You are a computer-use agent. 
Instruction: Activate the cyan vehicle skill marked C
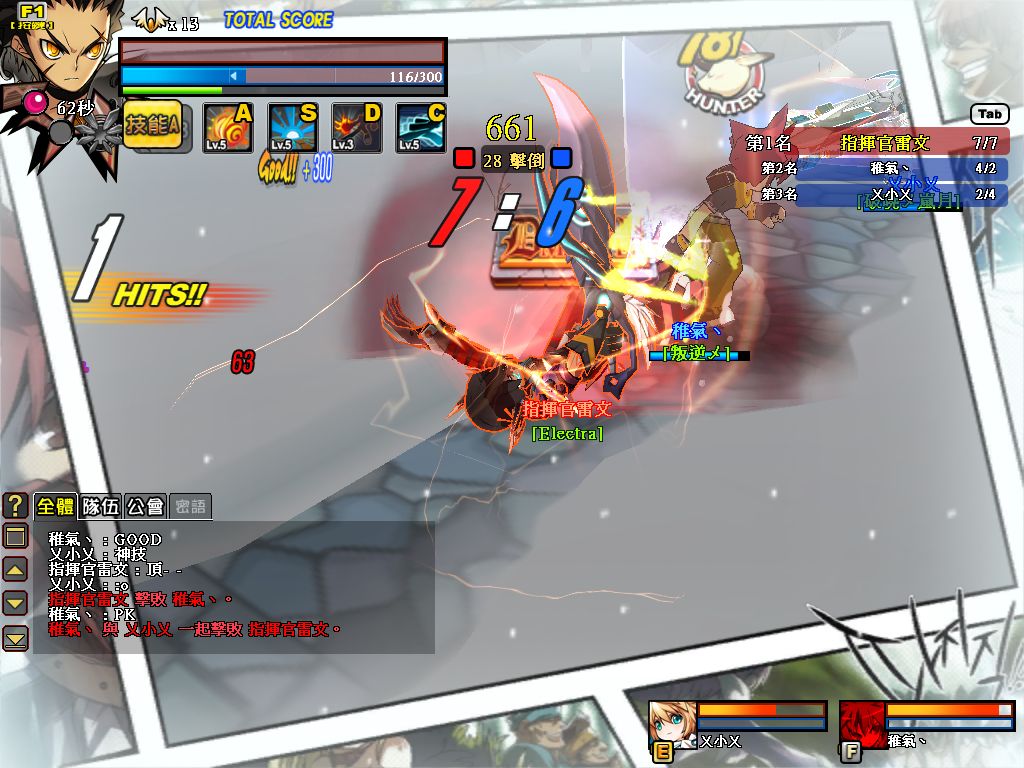click(420, 129)
